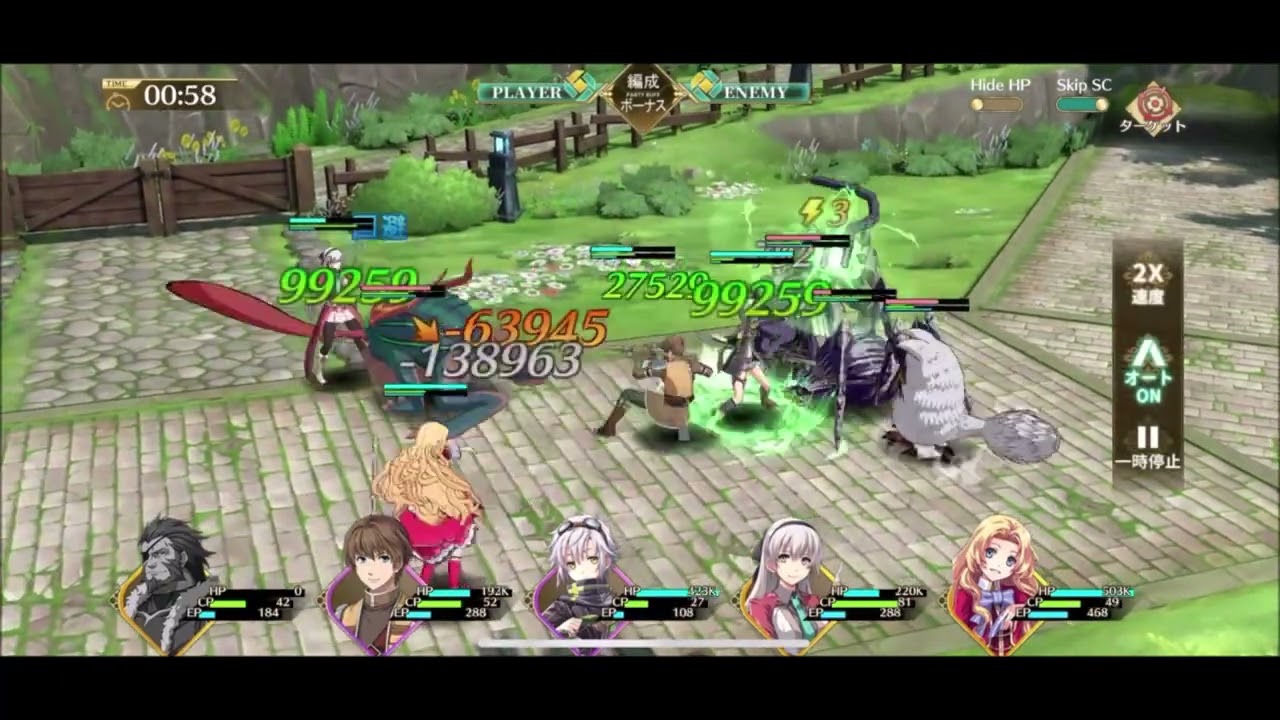Disable the Skip SC switch

[x=1081, y=101]
